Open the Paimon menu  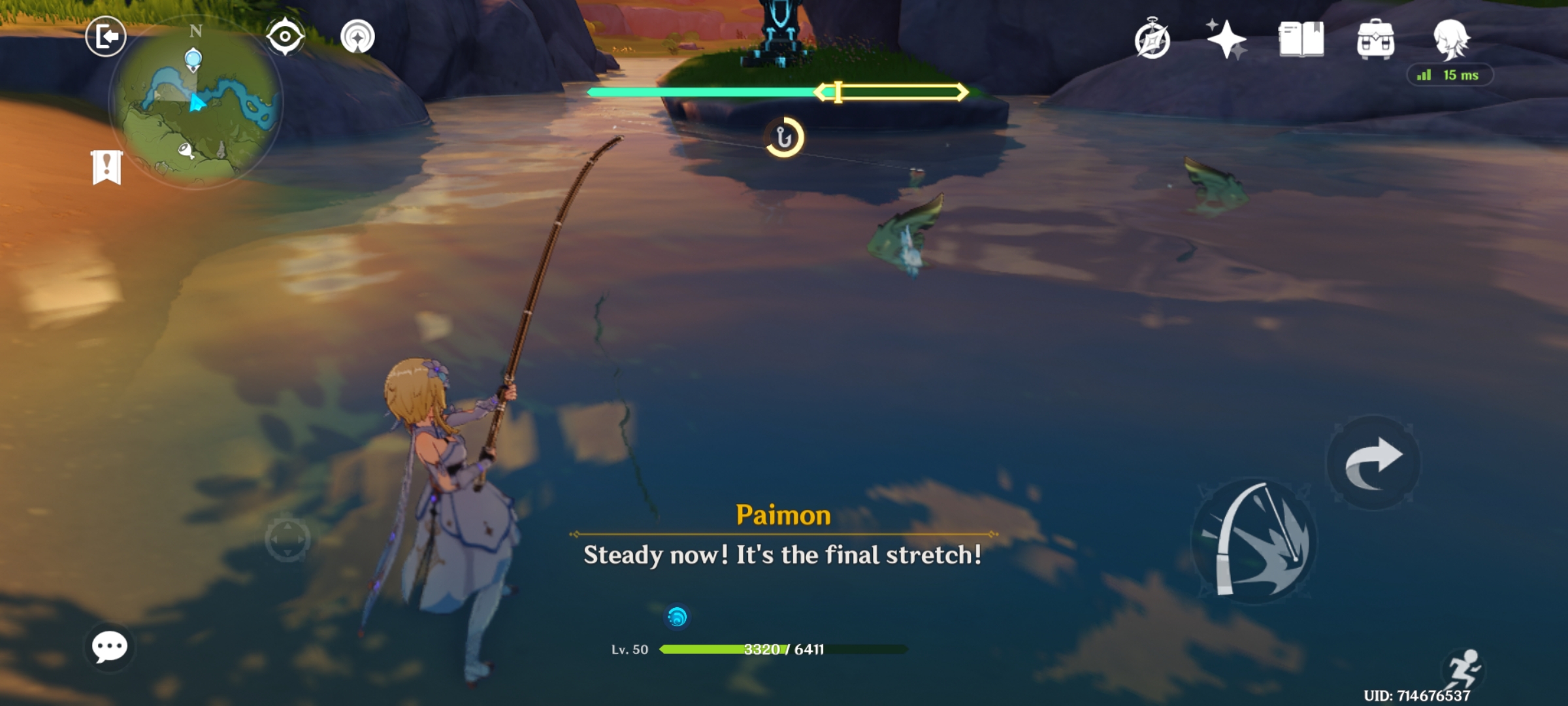[x=106, y=37]
